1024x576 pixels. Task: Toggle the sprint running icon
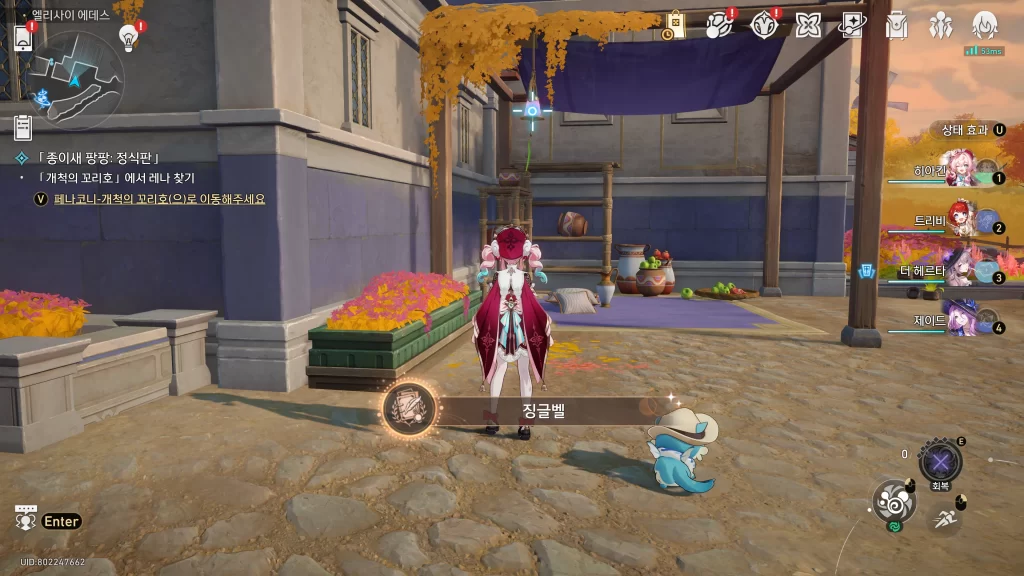pyautogui.click(x=943, y=517)
